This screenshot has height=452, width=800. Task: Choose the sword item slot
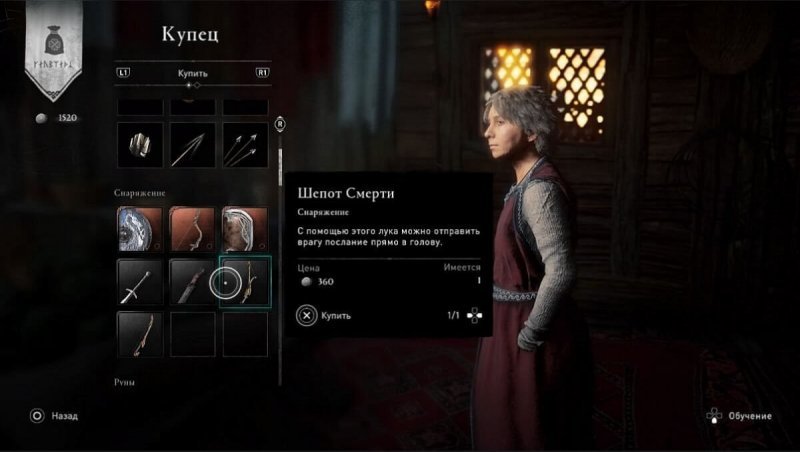pyautogui.click(x=140, y=282)
